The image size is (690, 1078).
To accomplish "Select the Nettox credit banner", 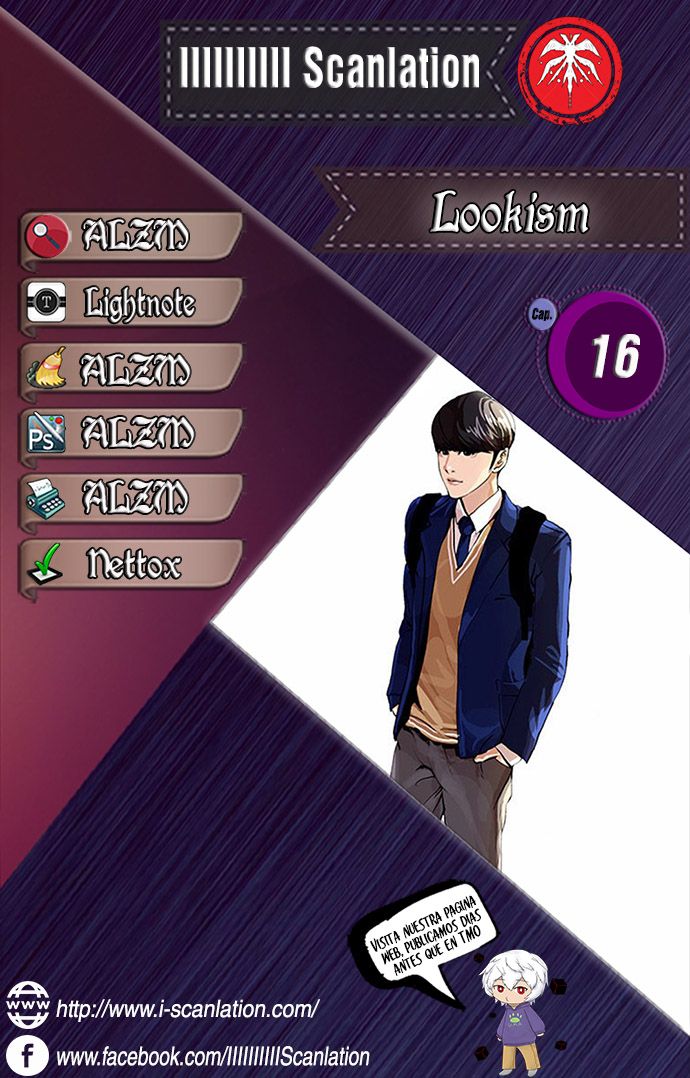I will [131, 564].
